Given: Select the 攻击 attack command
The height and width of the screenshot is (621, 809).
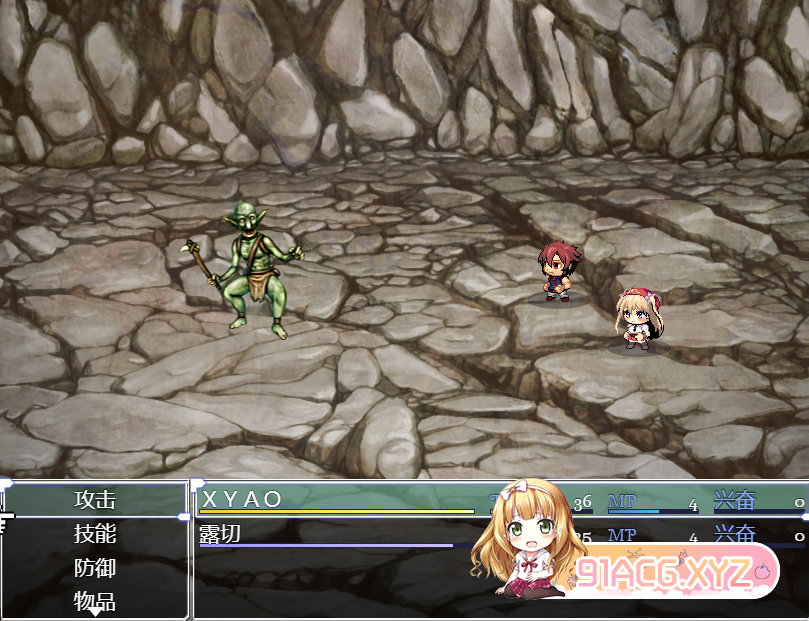Looking at the screenshot, I should click(x=95, y=500).
